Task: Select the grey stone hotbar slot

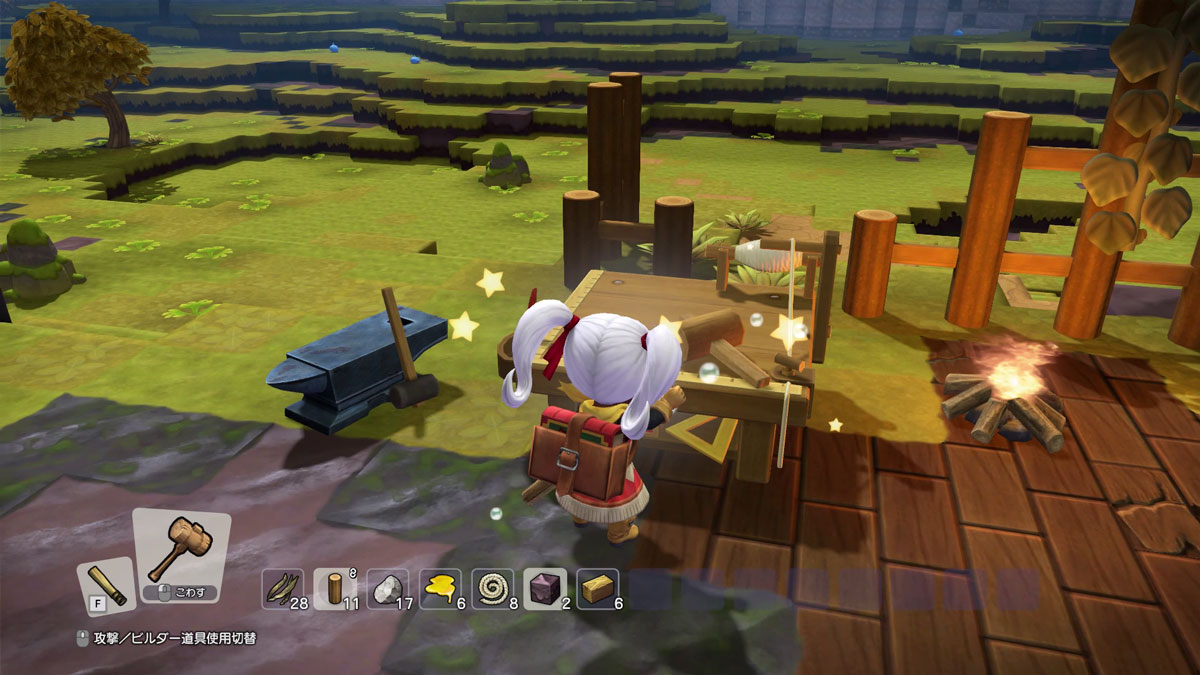Action: [x=387, y=589]
